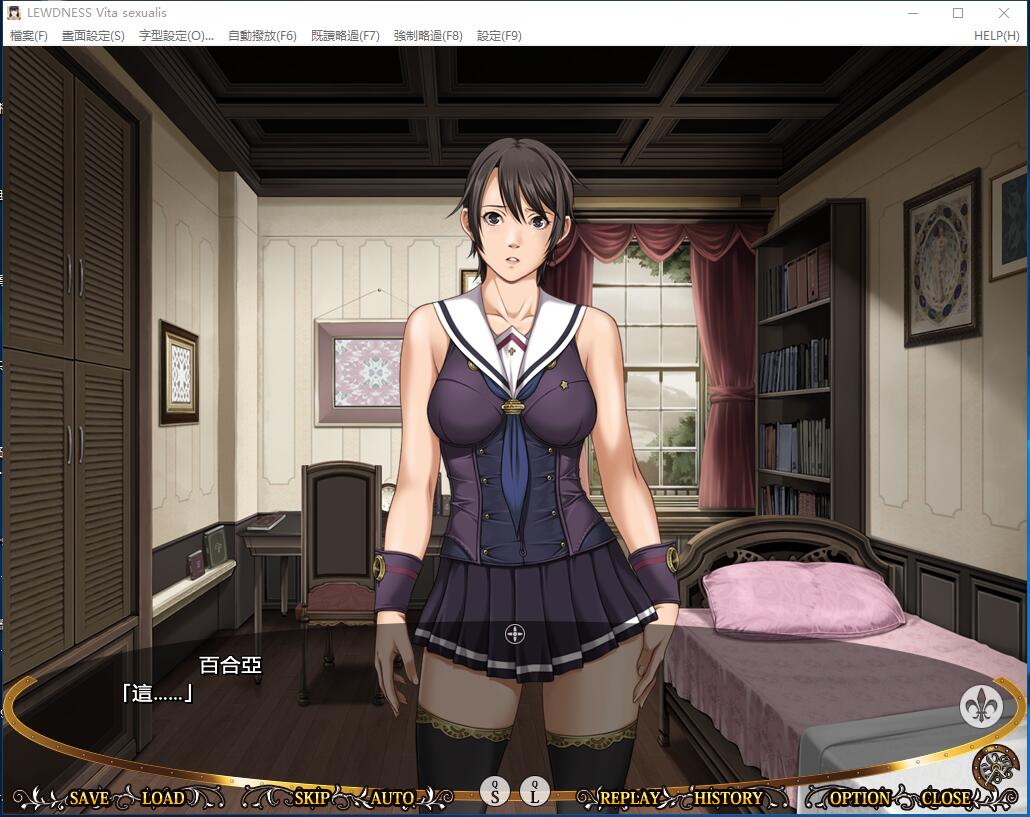Click the quick load QL button

click(x=535, y=791)
